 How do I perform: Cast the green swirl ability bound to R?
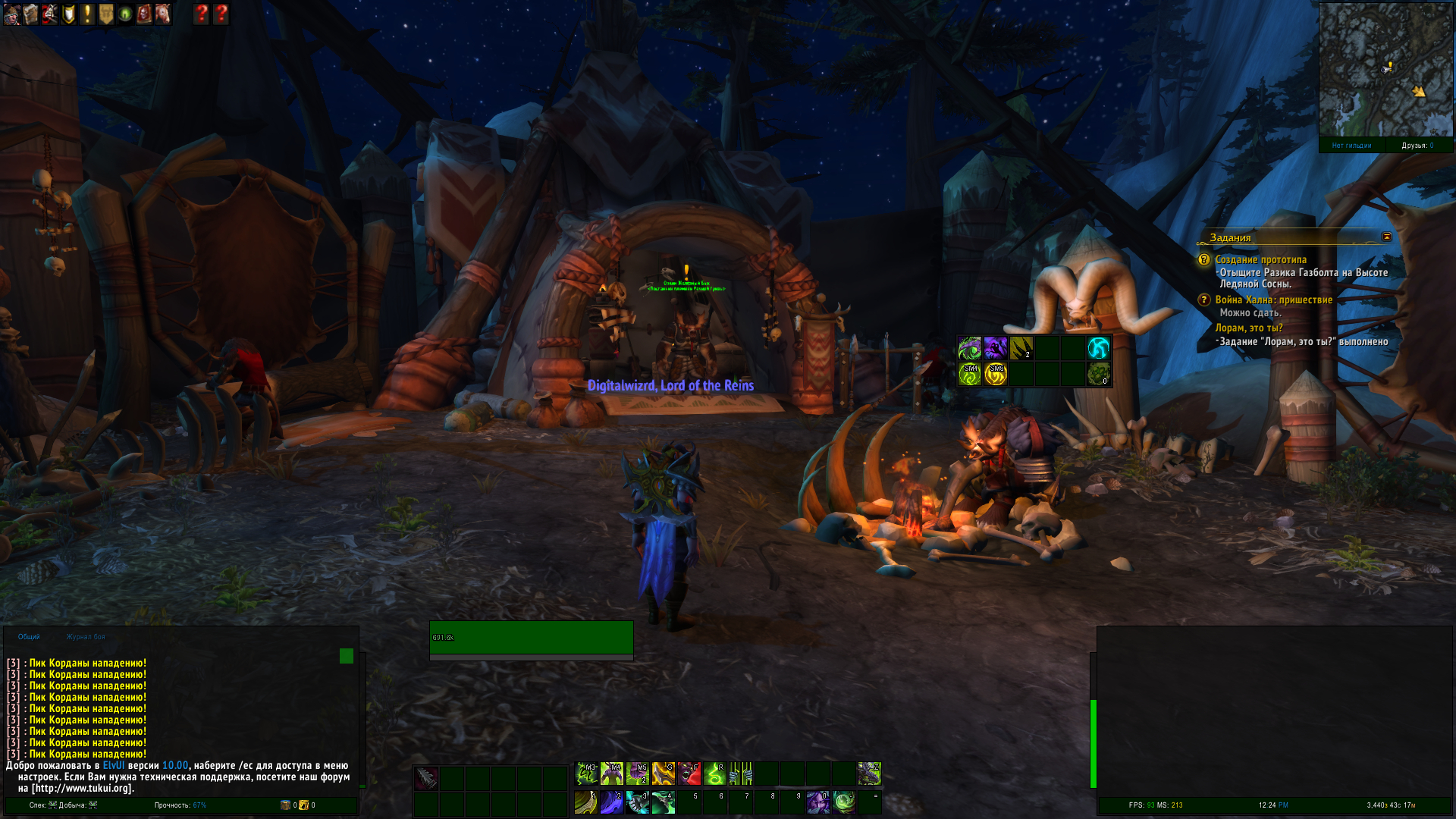(714, 773)
